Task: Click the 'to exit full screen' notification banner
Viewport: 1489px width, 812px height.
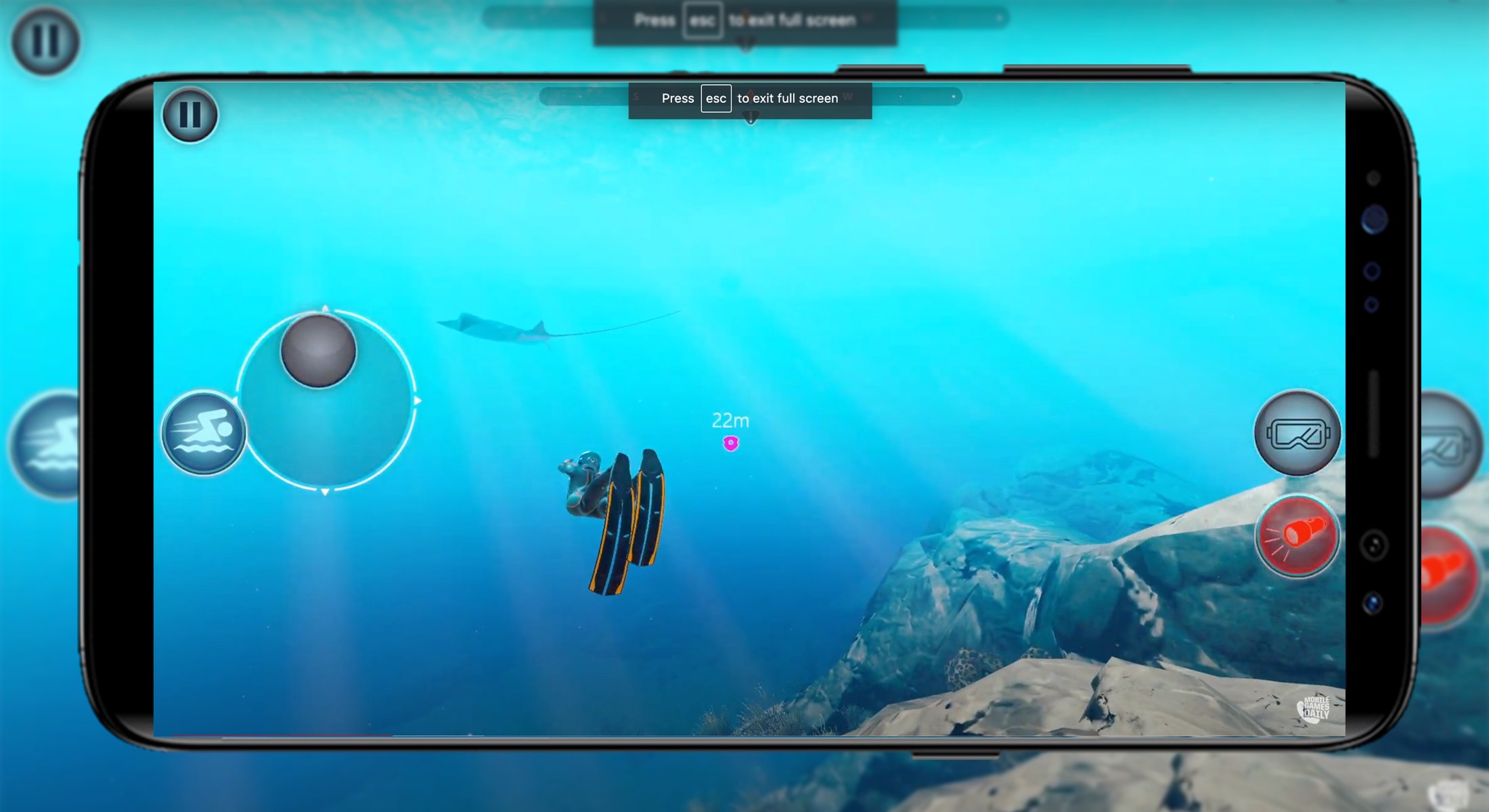Action: [x=787, y=98]
